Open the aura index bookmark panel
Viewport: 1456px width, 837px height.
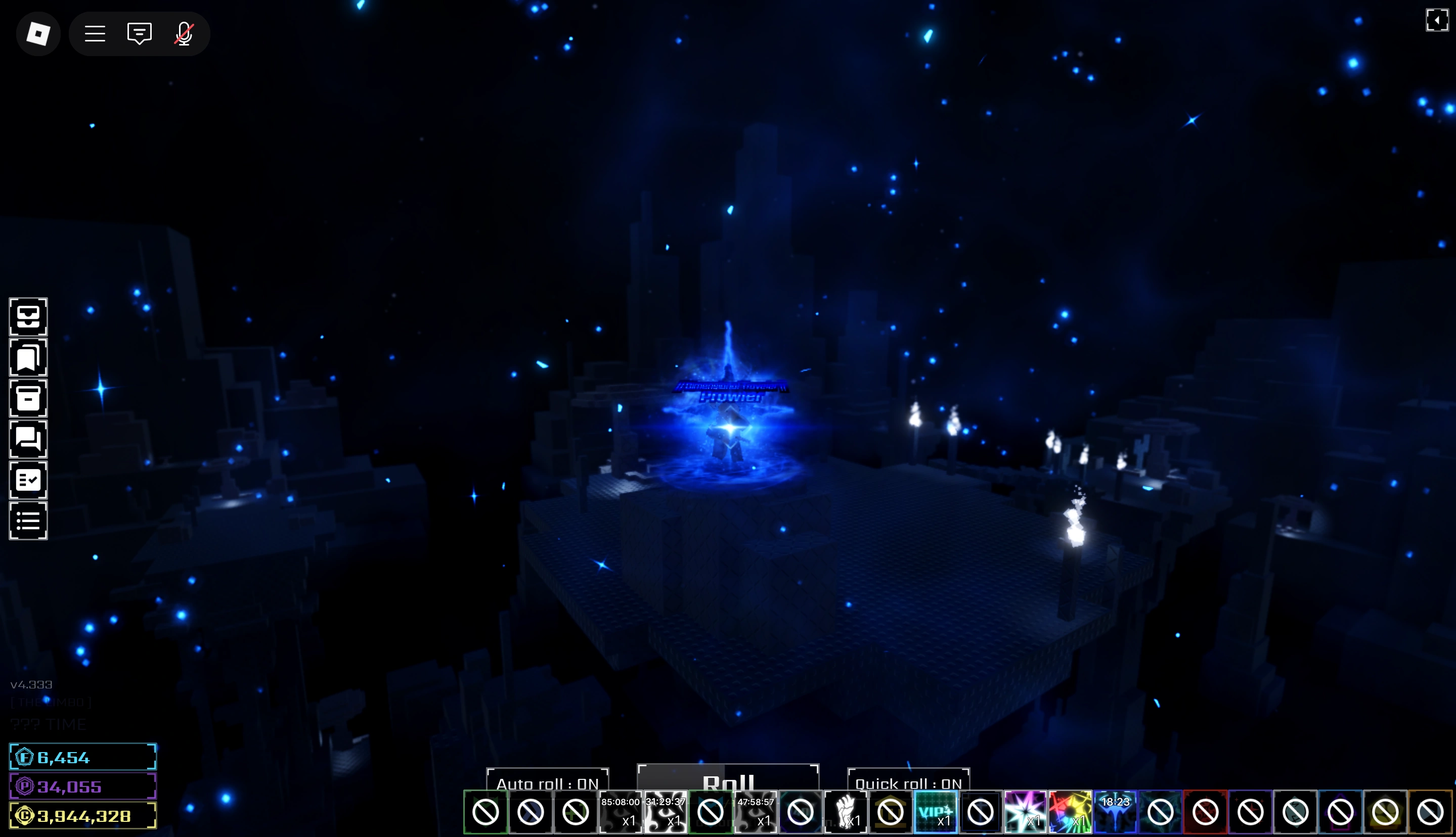pyautogui.click(x=28, y=357)
